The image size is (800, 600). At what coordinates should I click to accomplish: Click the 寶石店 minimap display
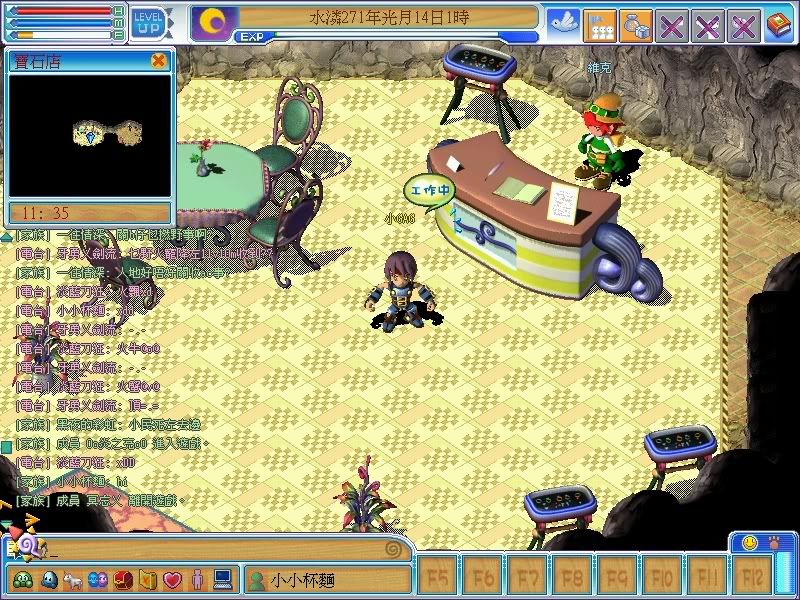[90, 137]
